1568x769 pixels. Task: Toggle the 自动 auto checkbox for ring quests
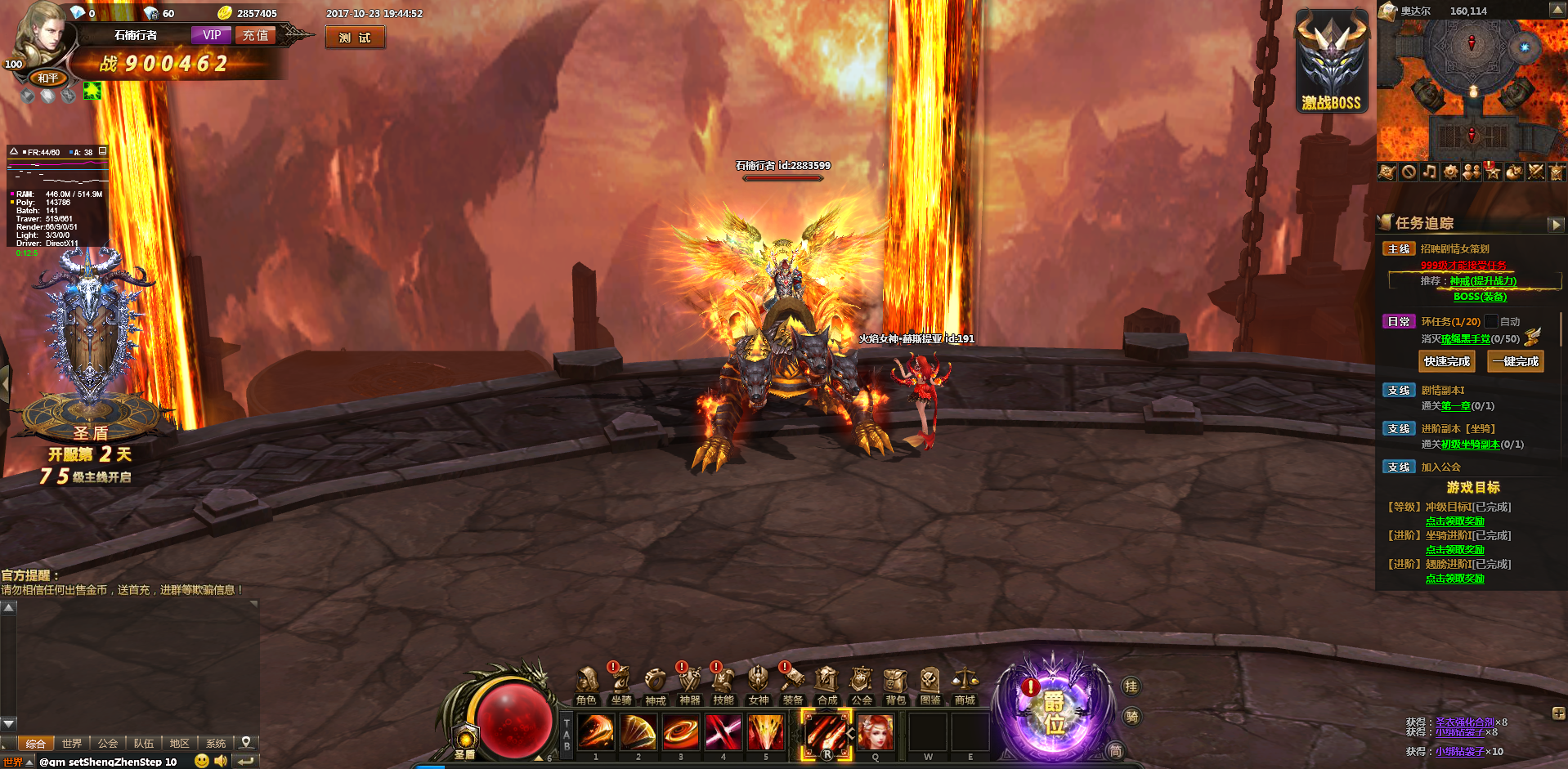(x=1491, y=322)
